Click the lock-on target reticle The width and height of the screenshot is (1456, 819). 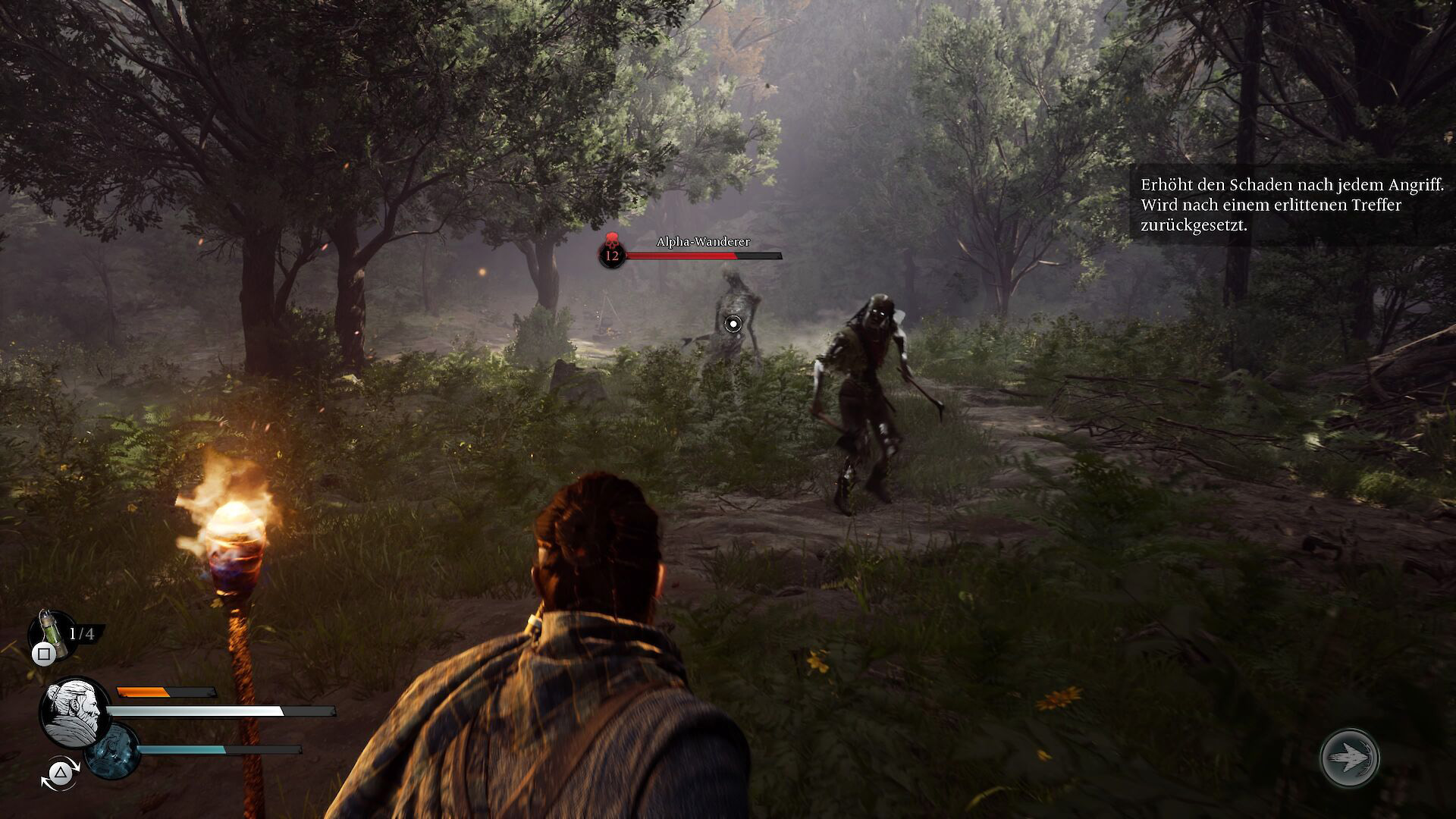tap(733, 325)
